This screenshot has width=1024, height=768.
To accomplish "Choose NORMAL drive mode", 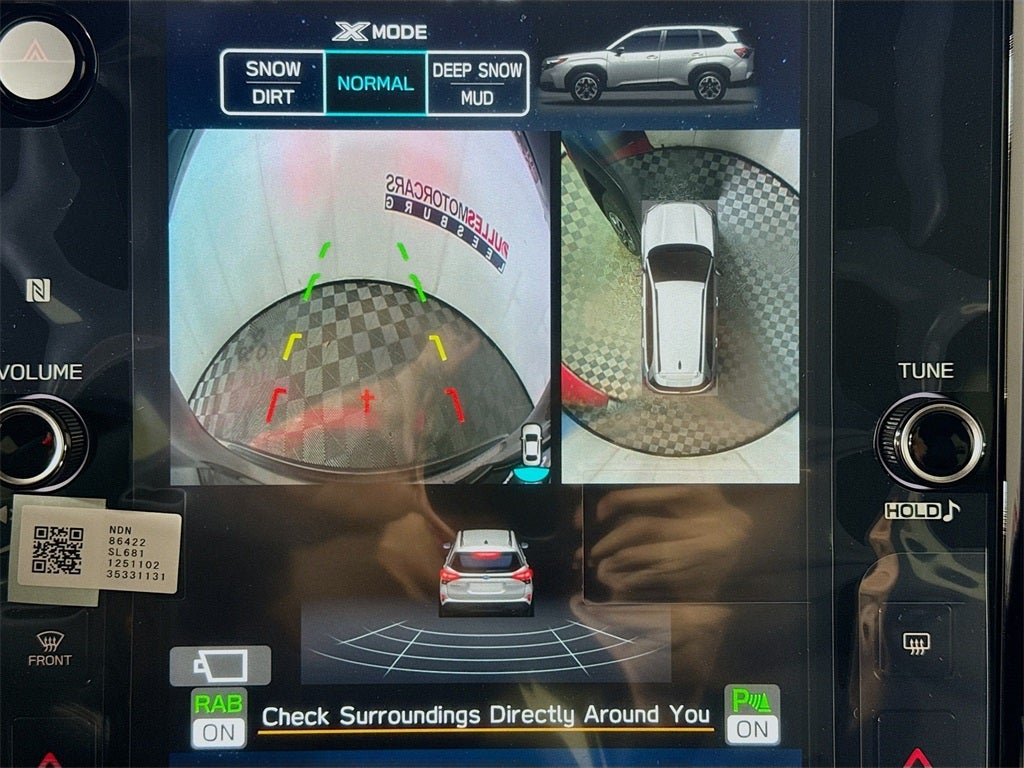I will click(375, 83).
